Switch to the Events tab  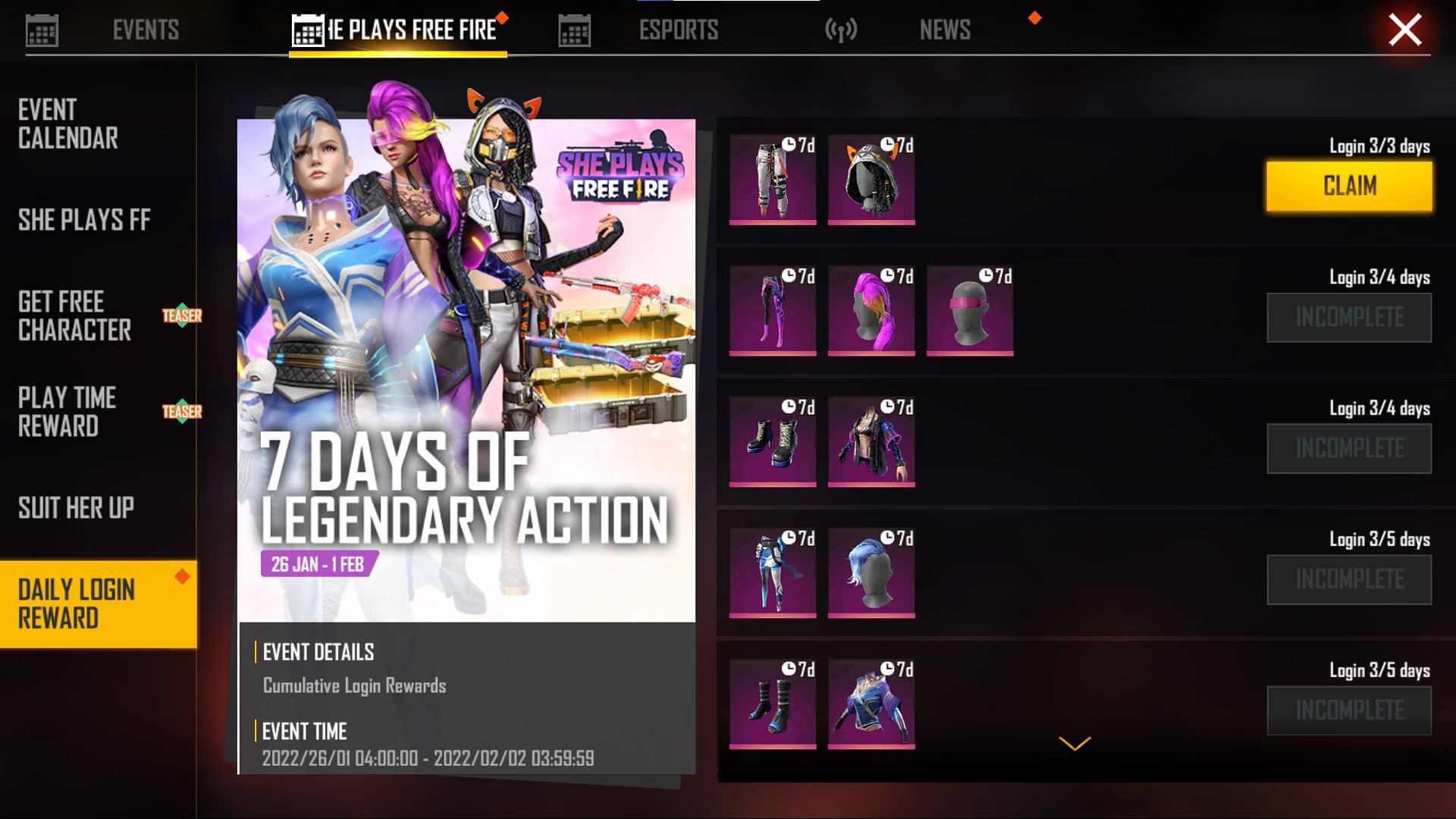[x=145, y=30]
